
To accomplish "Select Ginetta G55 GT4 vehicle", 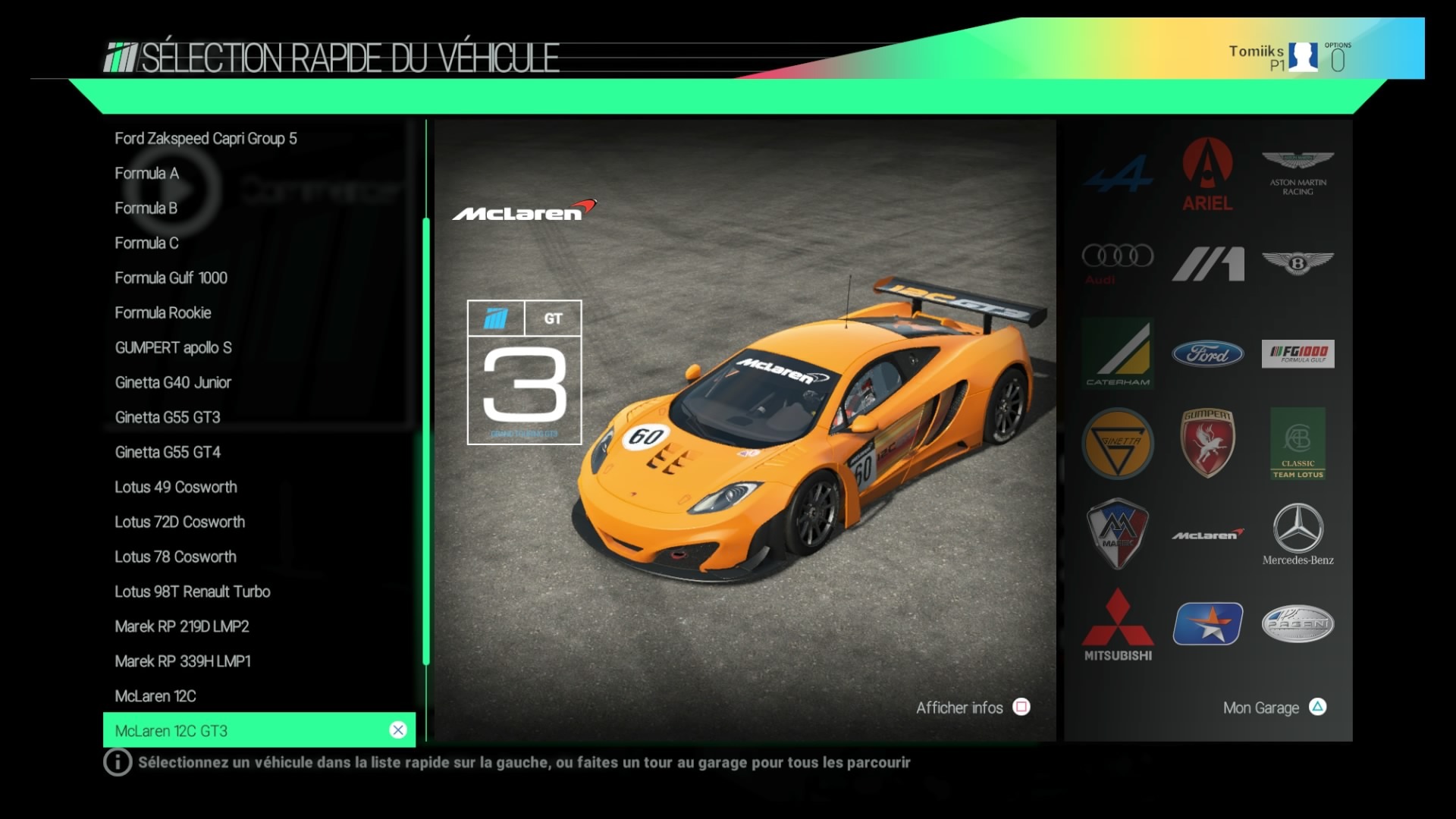I will click(168, 453).
